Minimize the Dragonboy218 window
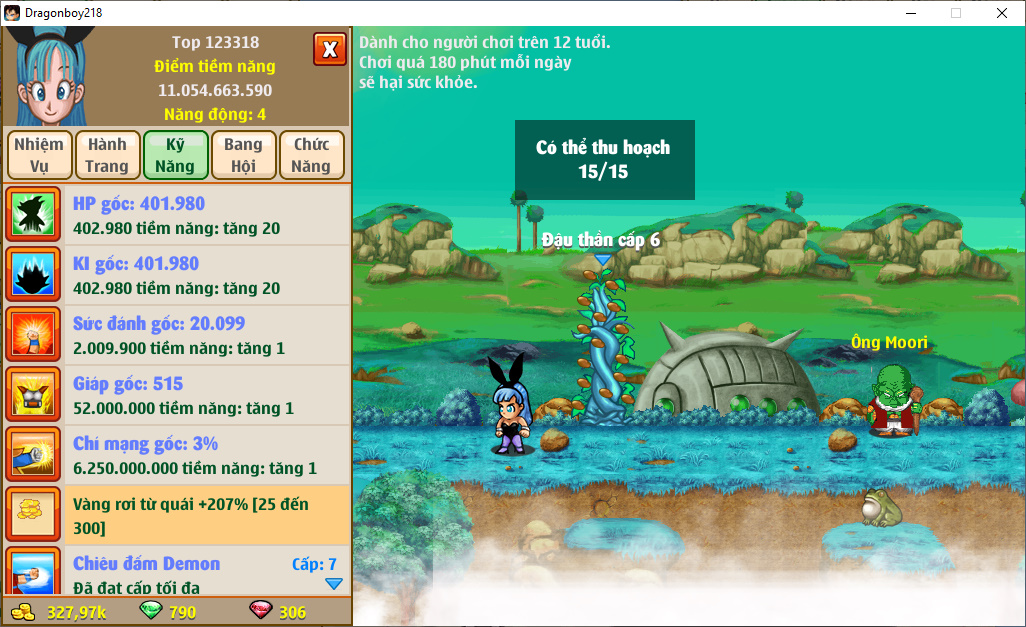The width and height of the screenshot is (1026, 627). click(909, 13)
